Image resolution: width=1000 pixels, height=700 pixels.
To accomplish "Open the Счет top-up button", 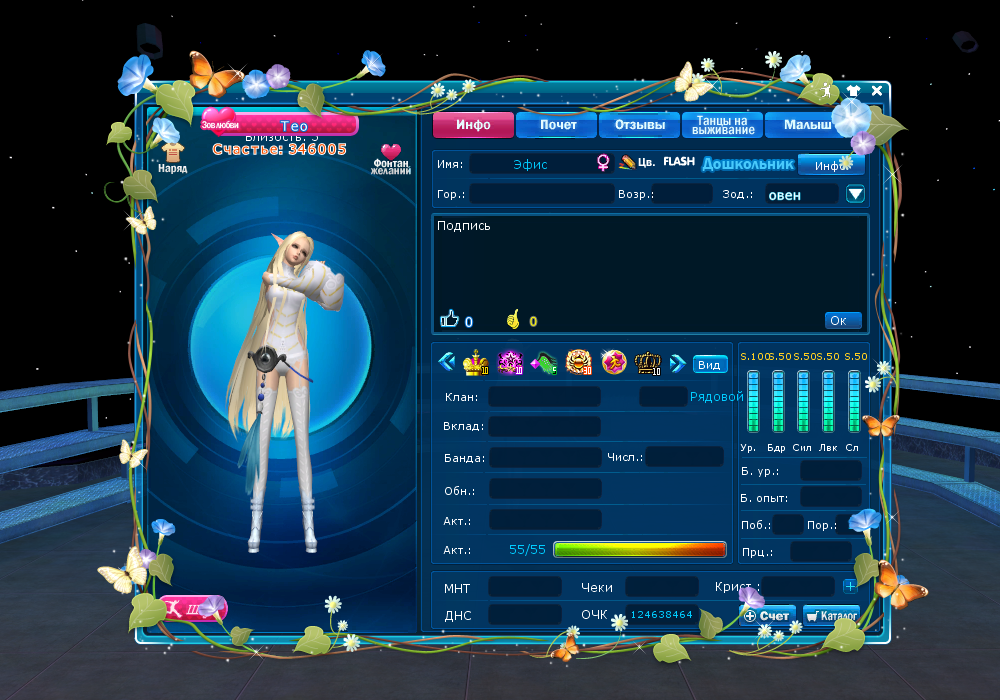I will pyautogui.click(x=768, y=615).
